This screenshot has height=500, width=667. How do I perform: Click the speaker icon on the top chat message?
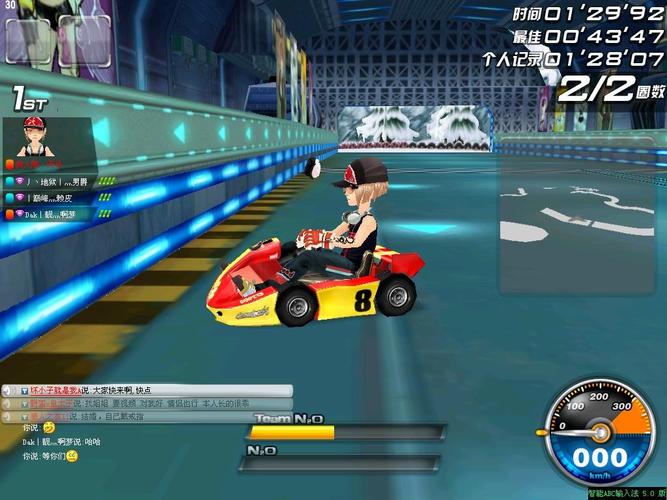coord(8,390)
